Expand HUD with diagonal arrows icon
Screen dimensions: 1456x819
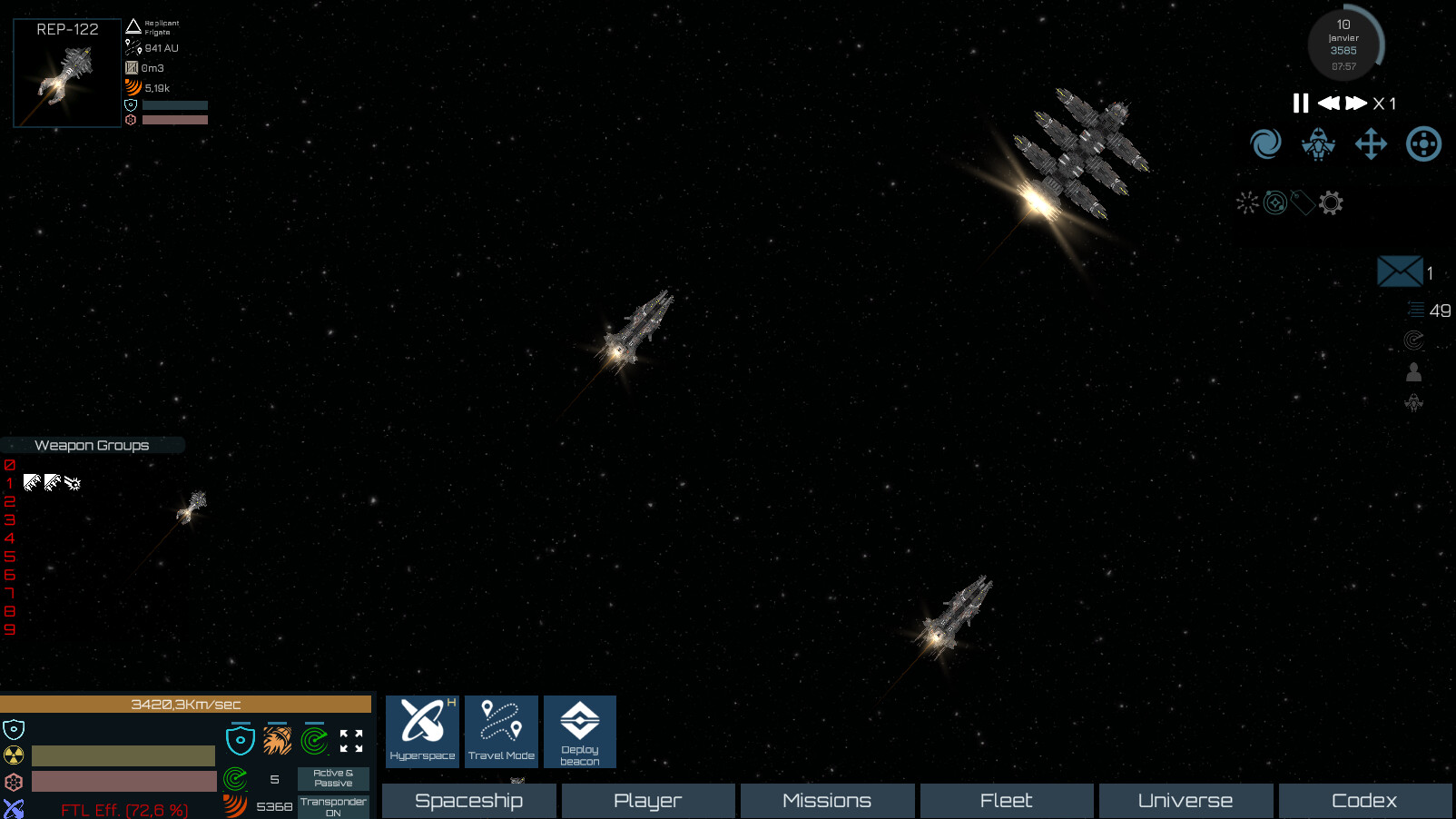click(x=352, y=741)
